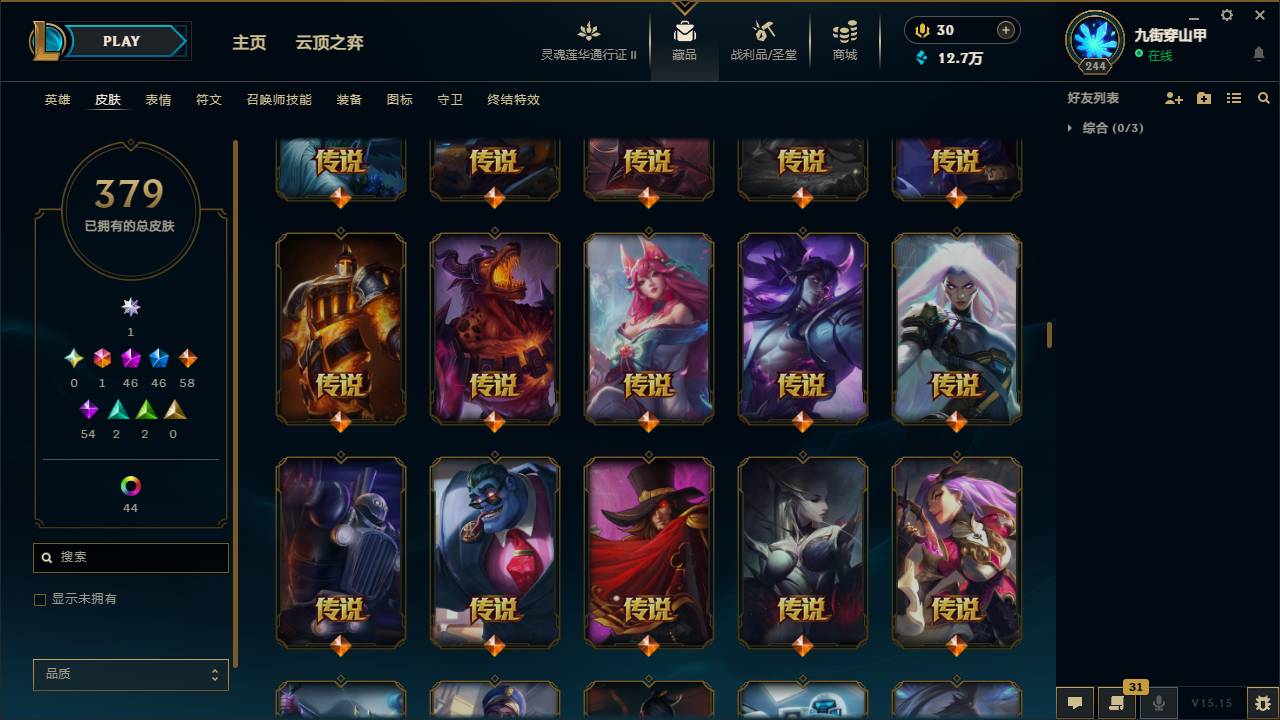Click the add friend icon
The image size is (1280, 720).
(x=1172, y=97)
